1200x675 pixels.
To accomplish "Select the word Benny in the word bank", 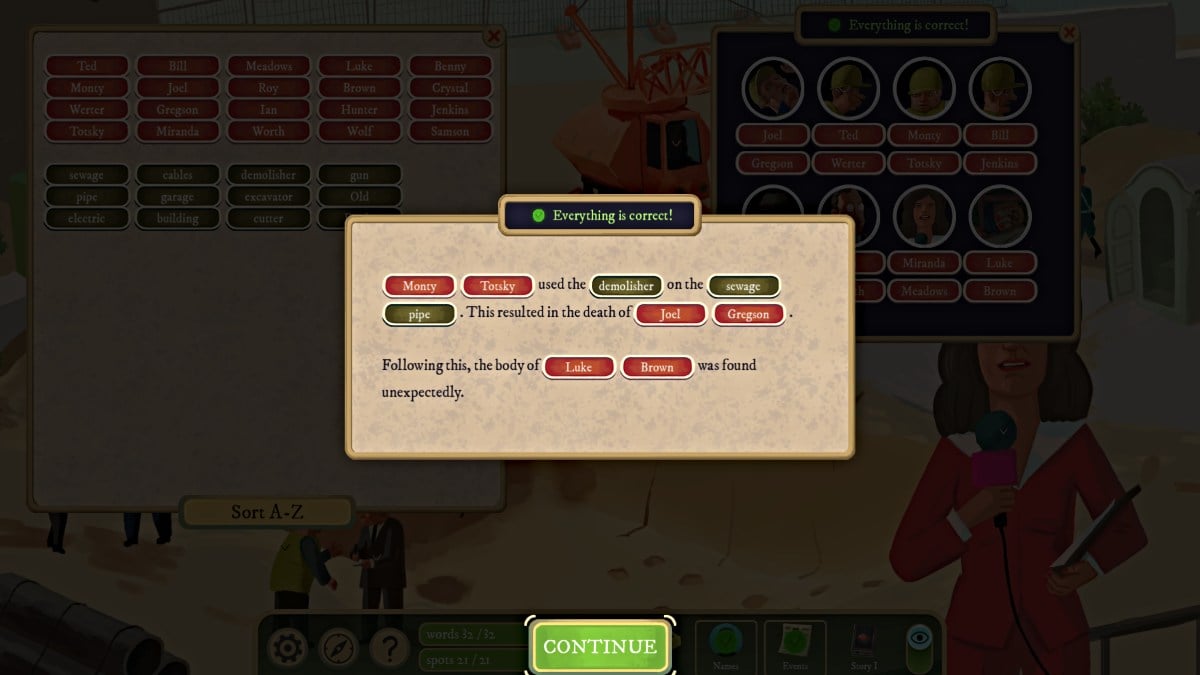I will [x=450, y=66].
